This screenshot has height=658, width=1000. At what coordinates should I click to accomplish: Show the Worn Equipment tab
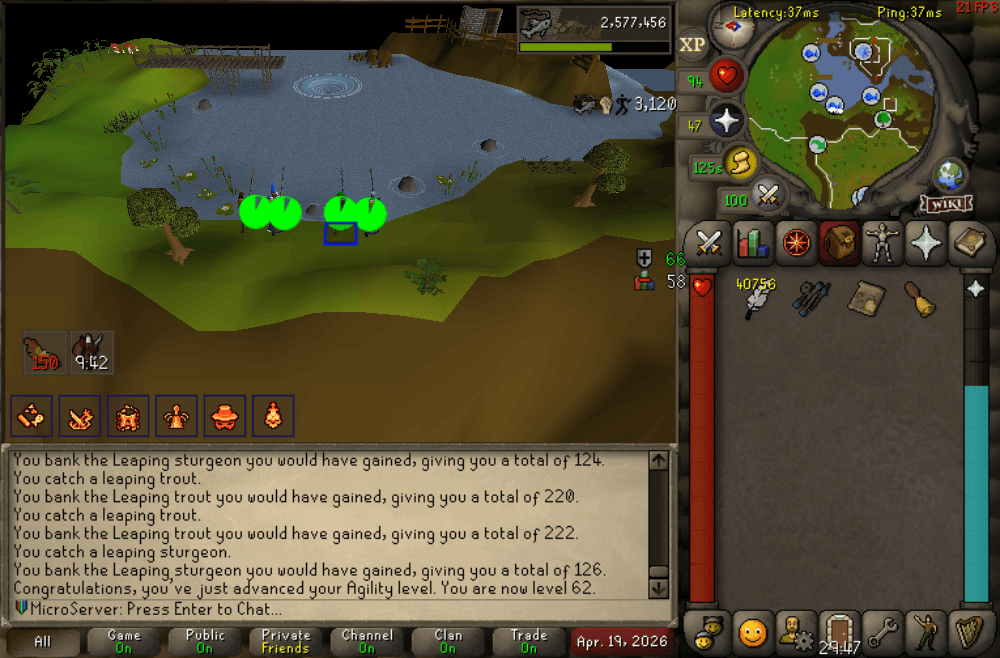881,243
